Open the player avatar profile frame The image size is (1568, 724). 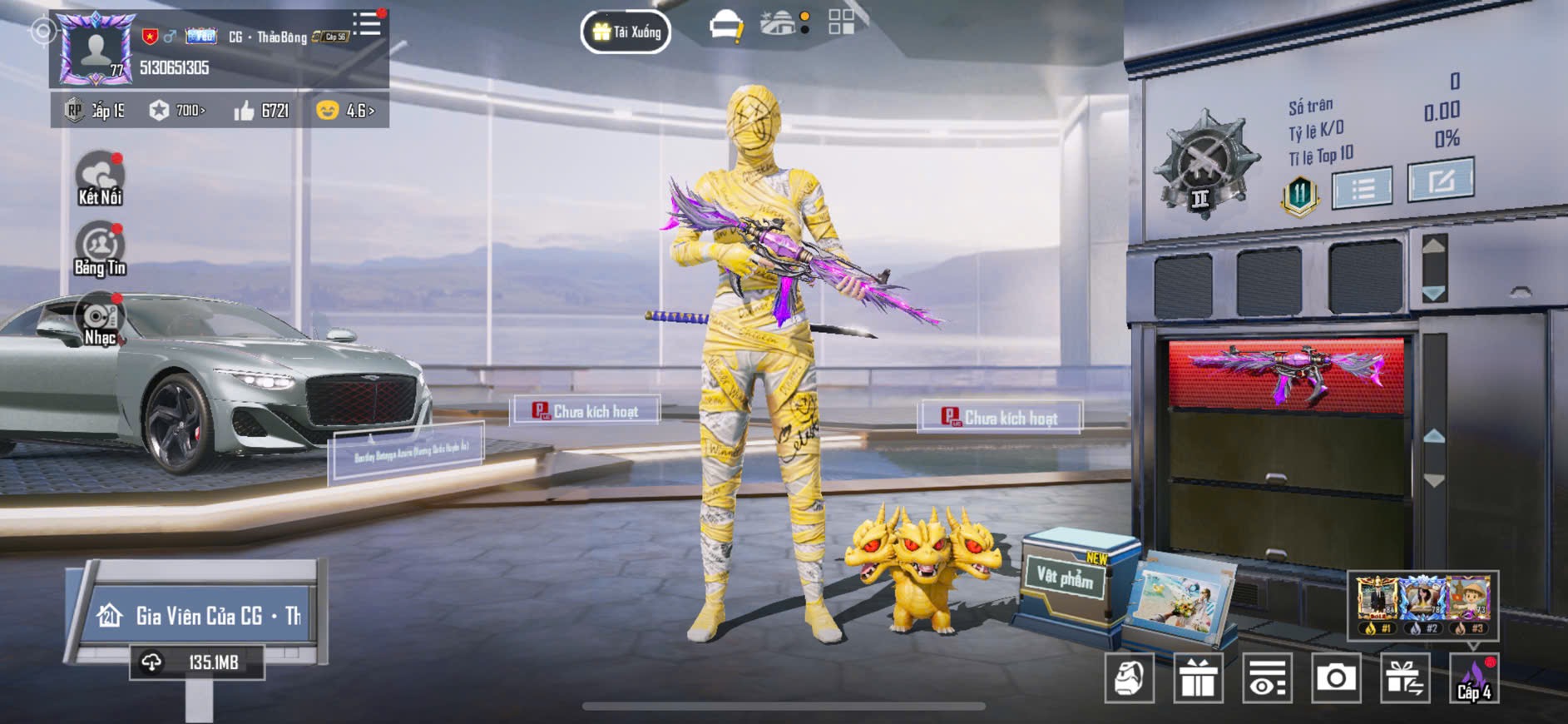[96, 48]
